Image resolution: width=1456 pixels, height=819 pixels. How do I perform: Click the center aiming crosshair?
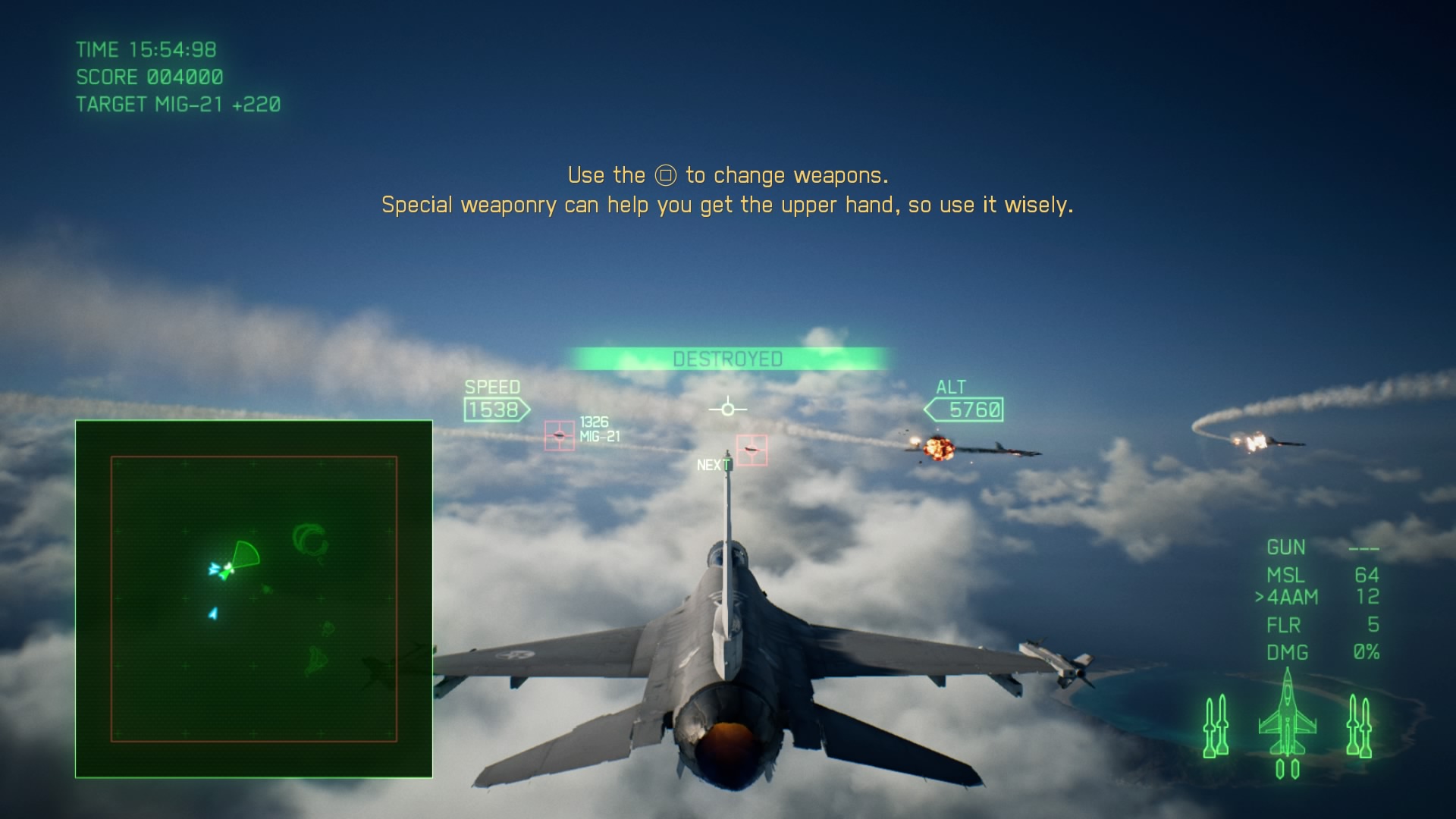[727, 409]
